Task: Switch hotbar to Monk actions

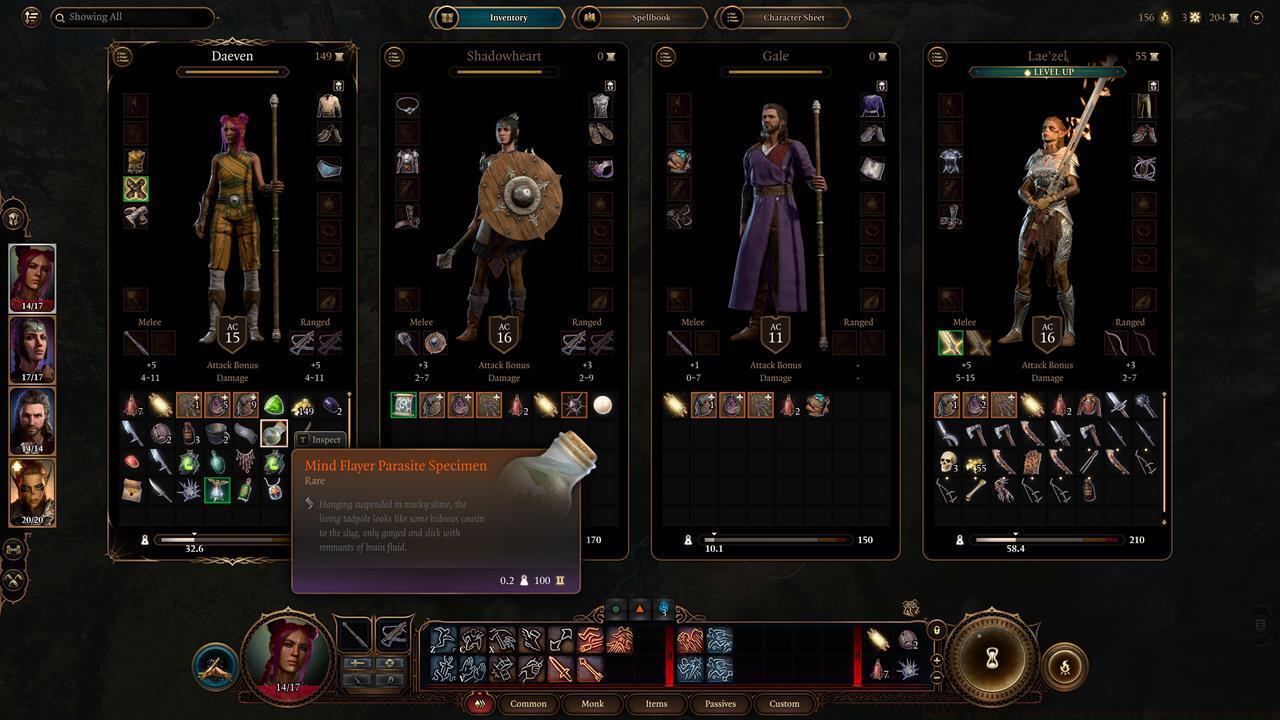Action: click(x=592, y=703)
